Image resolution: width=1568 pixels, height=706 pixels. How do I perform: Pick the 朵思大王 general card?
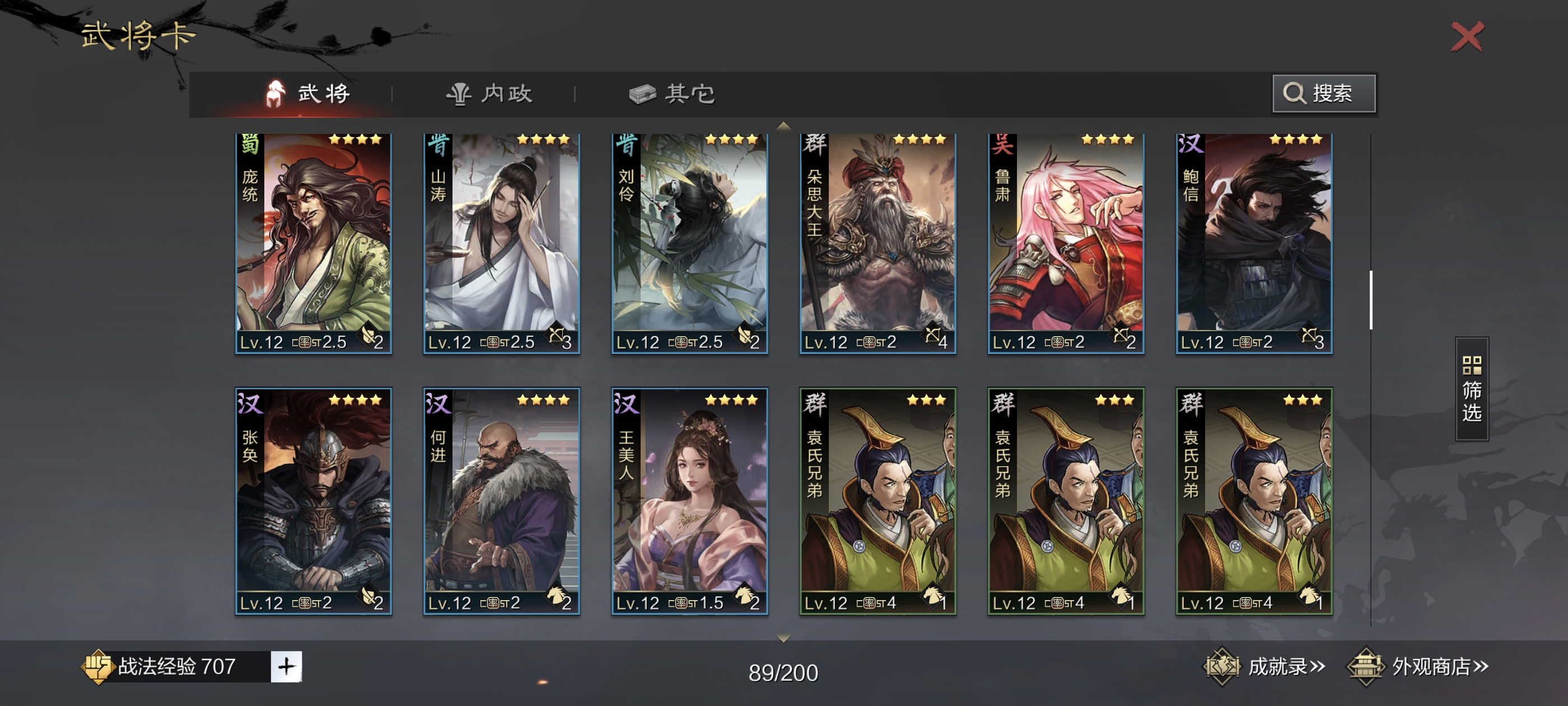click(x=877, y=243)
